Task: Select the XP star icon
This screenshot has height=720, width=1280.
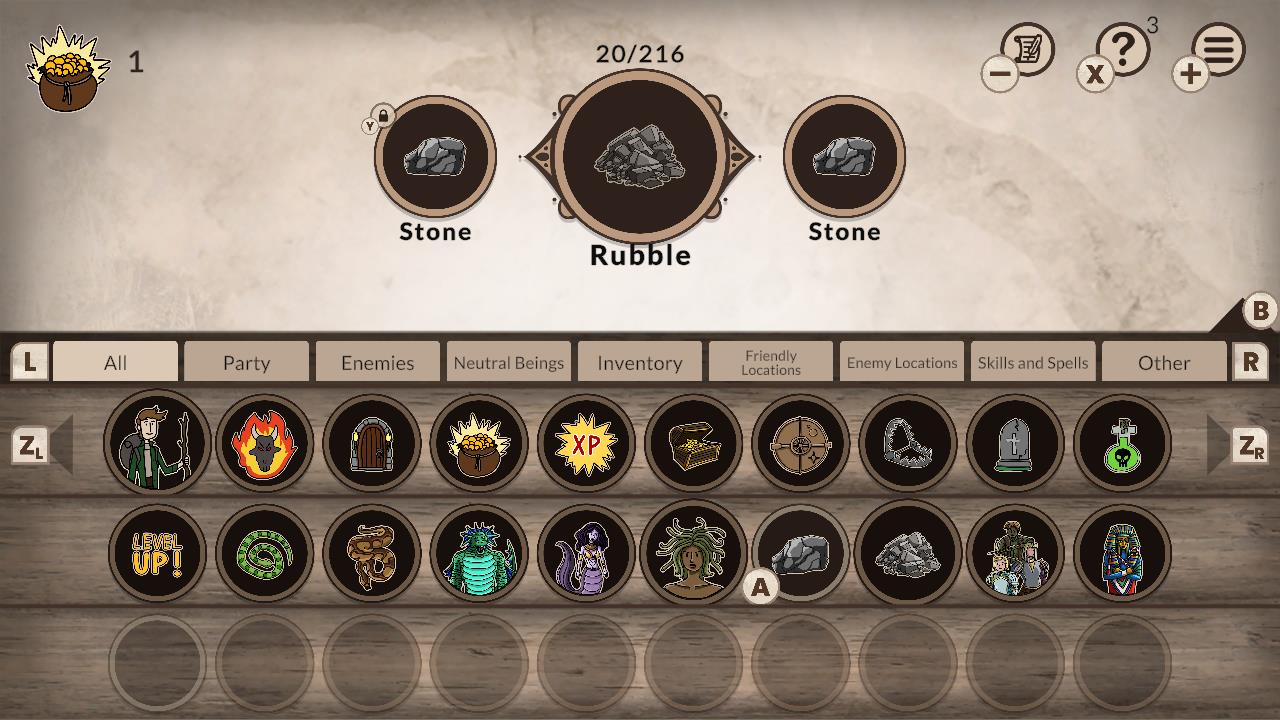Action: point(586,444)
